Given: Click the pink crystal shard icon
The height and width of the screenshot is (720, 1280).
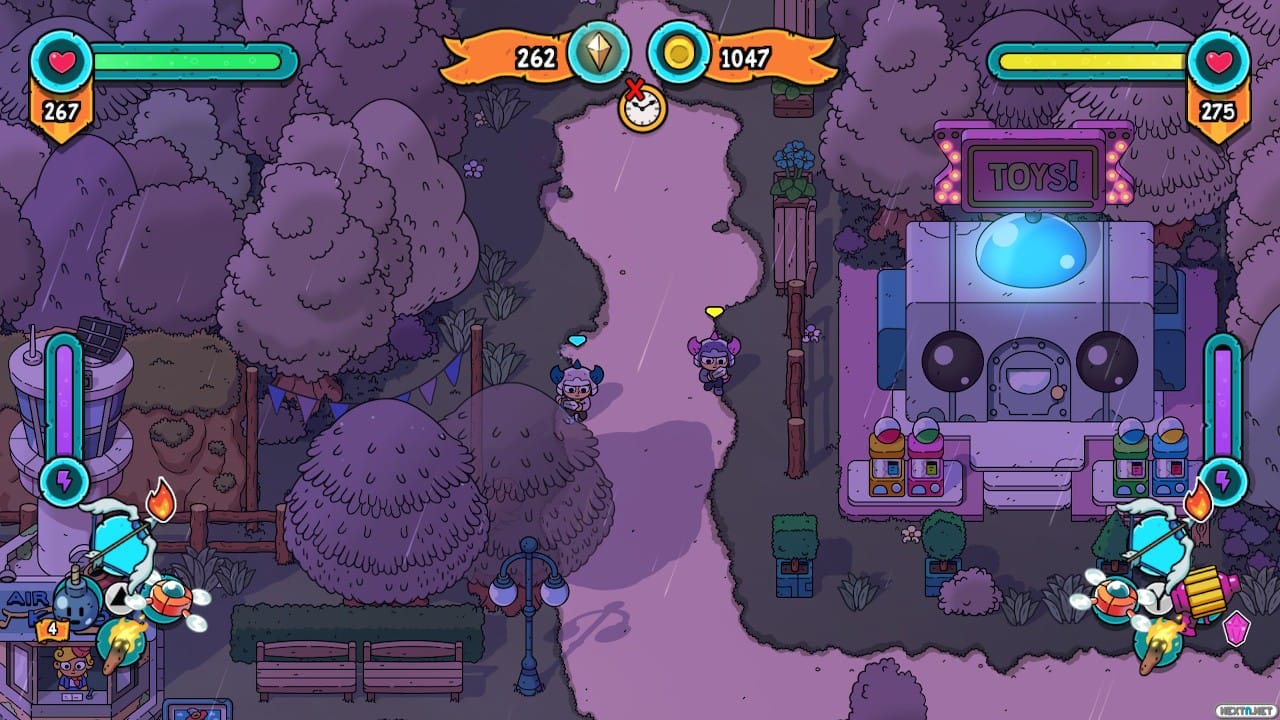Looking at the screenshot, I should [x=1236, y=630].
